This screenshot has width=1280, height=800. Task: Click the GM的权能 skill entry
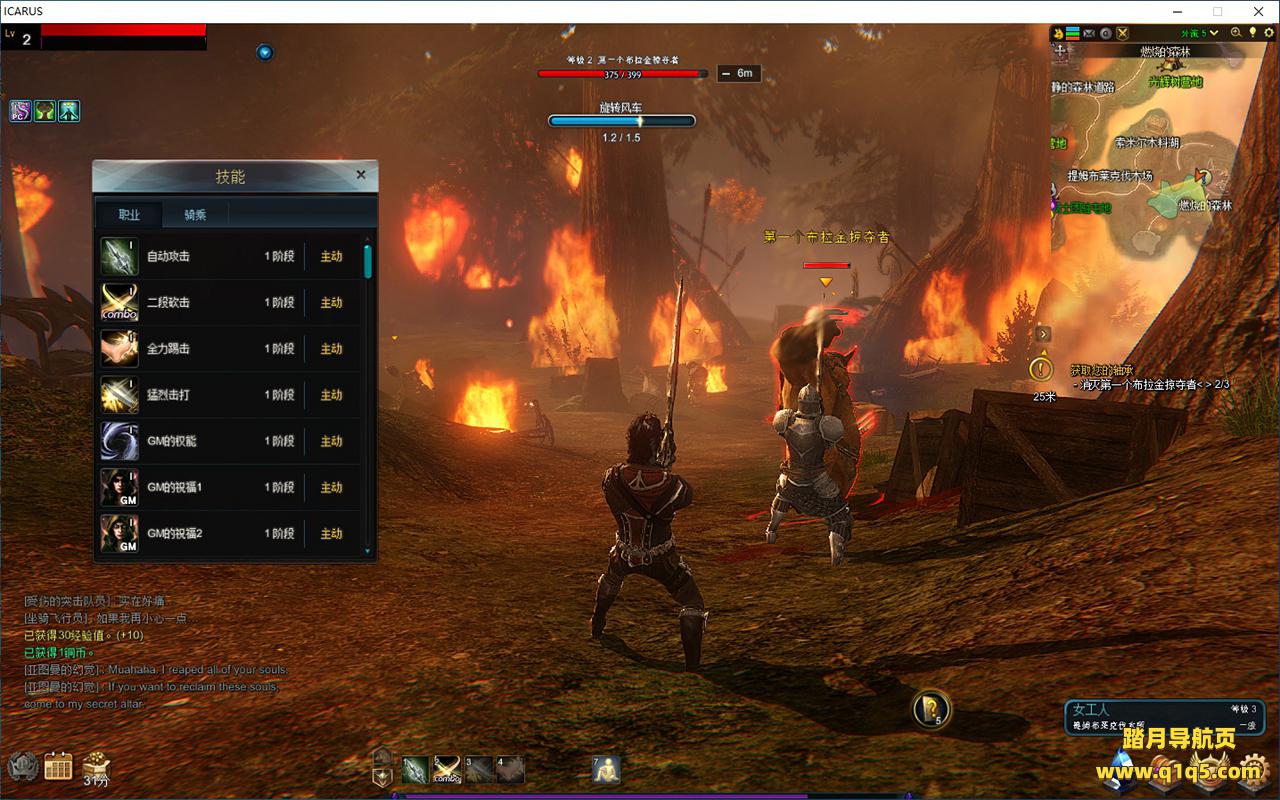tap(230, 441)
